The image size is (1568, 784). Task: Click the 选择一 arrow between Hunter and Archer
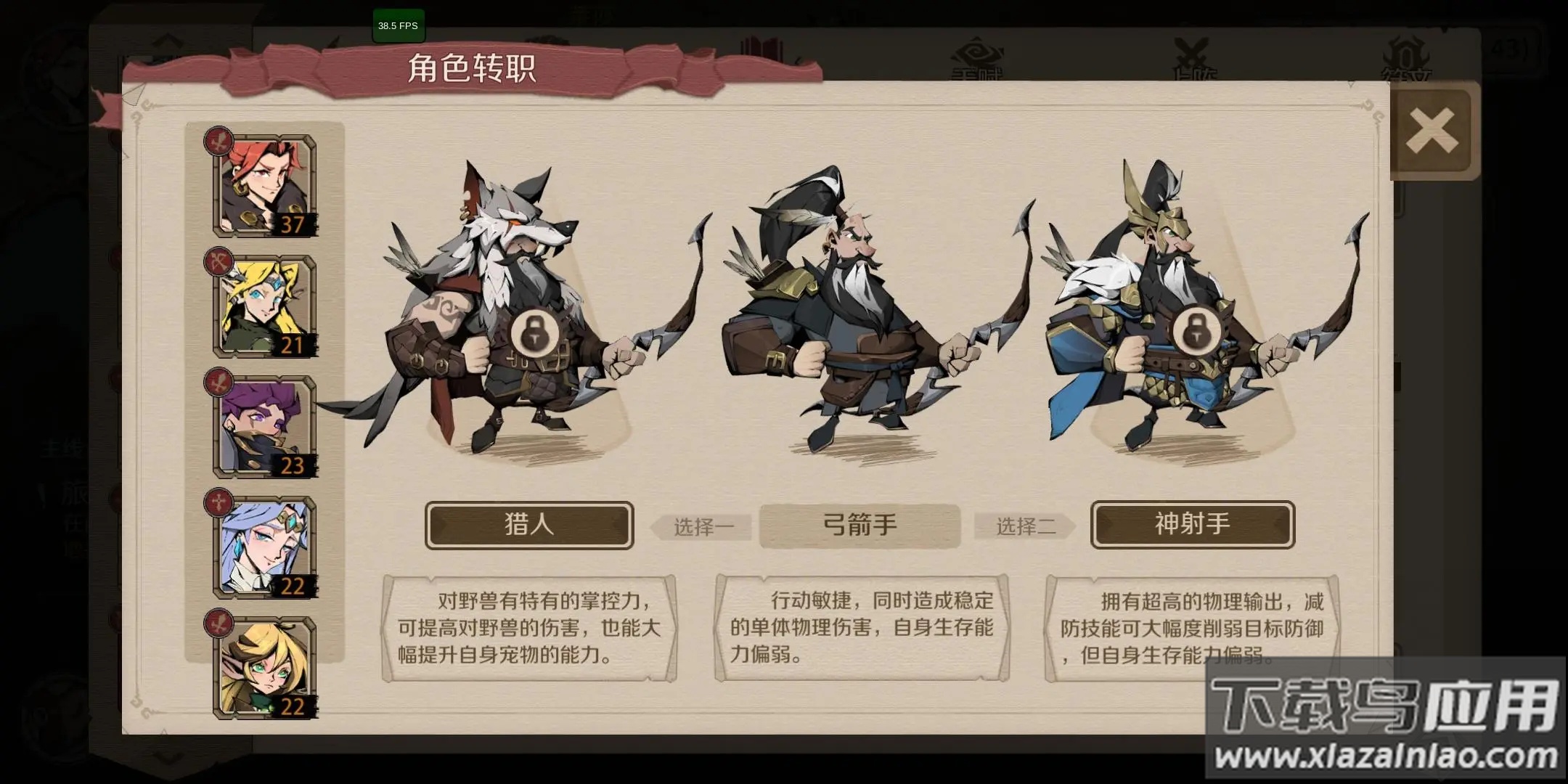pyautogui.click(x=701, y=528)
